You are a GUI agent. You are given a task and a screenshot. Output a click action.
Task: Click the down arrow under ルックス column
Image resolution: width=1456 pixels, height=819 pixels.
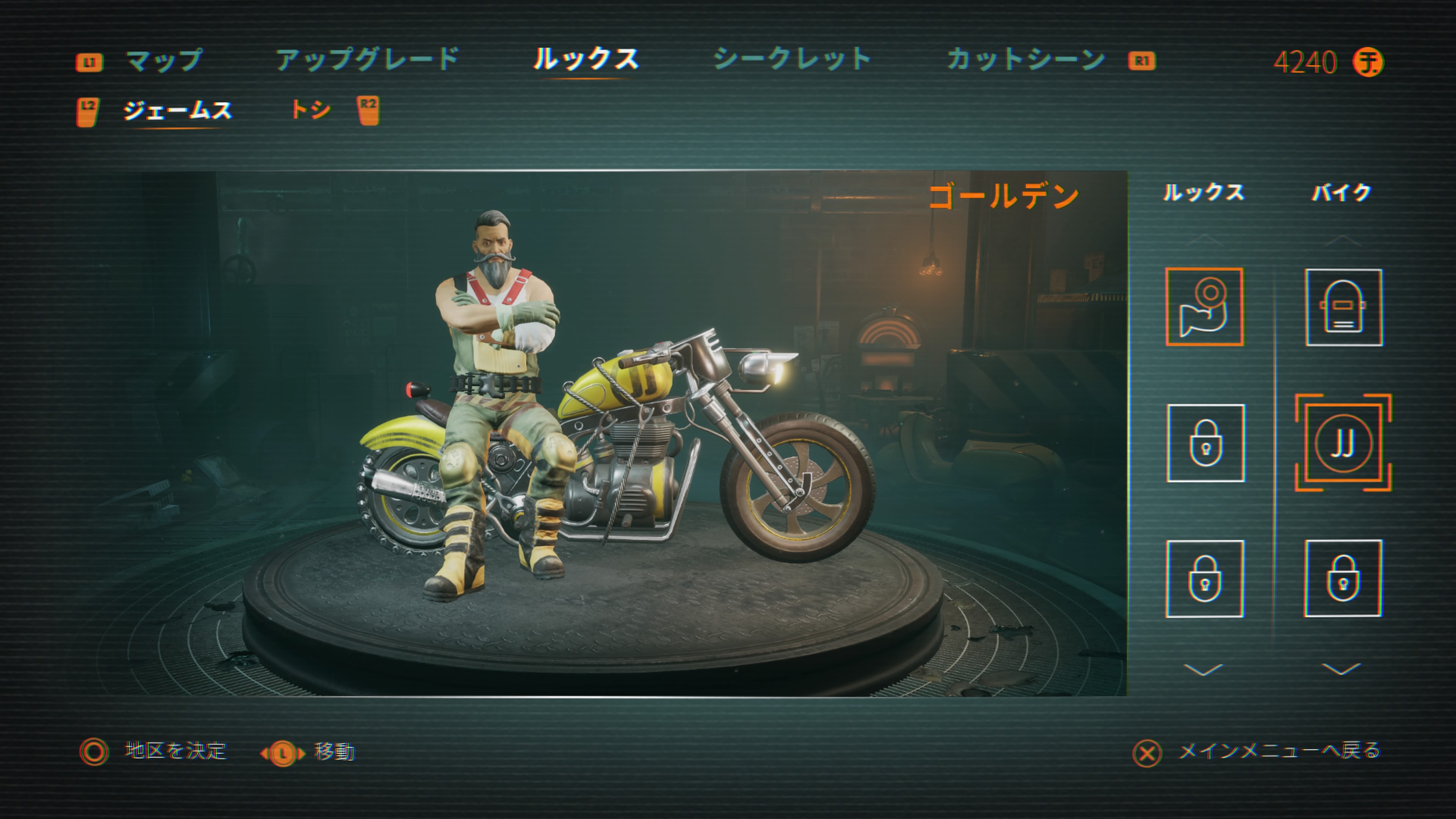1203,670
